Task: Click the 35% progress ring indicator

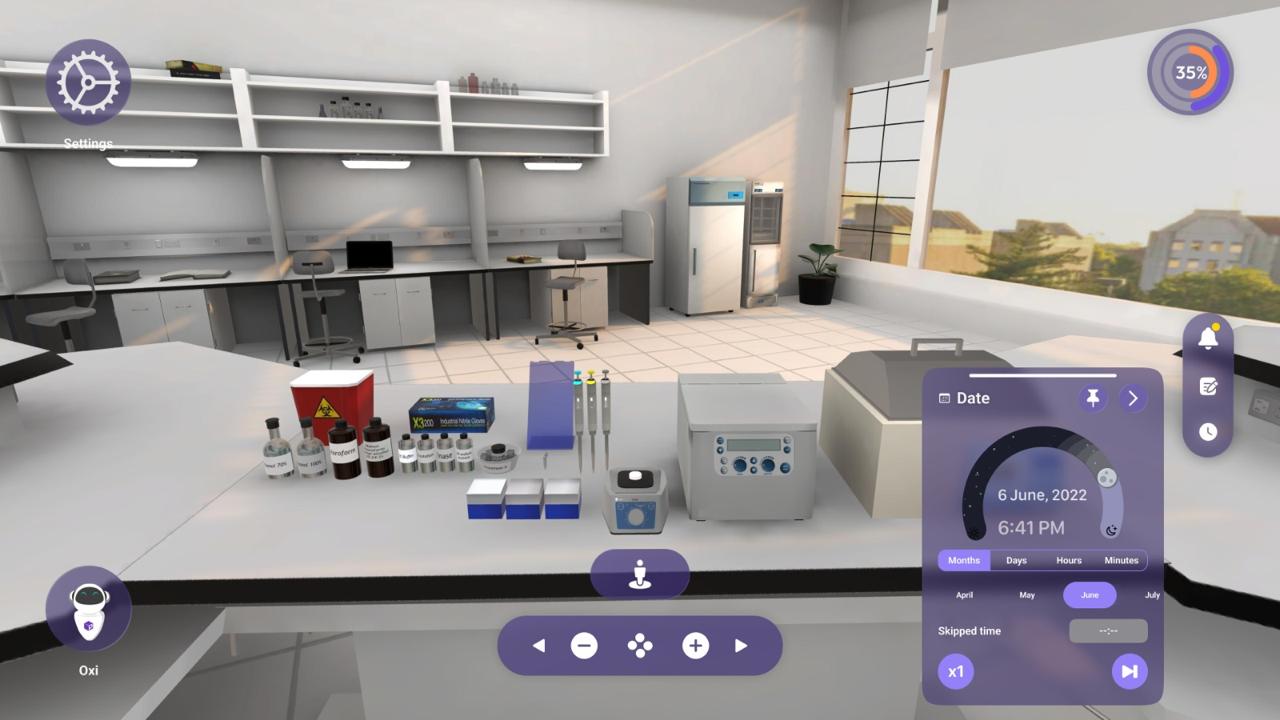Action: tap(1189, 72)
